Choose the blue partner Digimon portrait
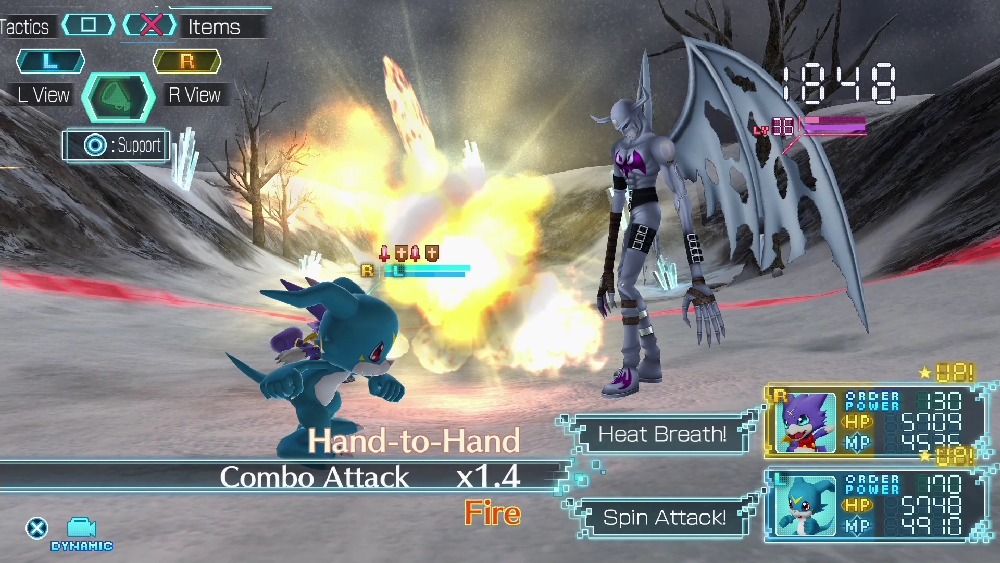The image size is (1000, 563). [806, 505]
